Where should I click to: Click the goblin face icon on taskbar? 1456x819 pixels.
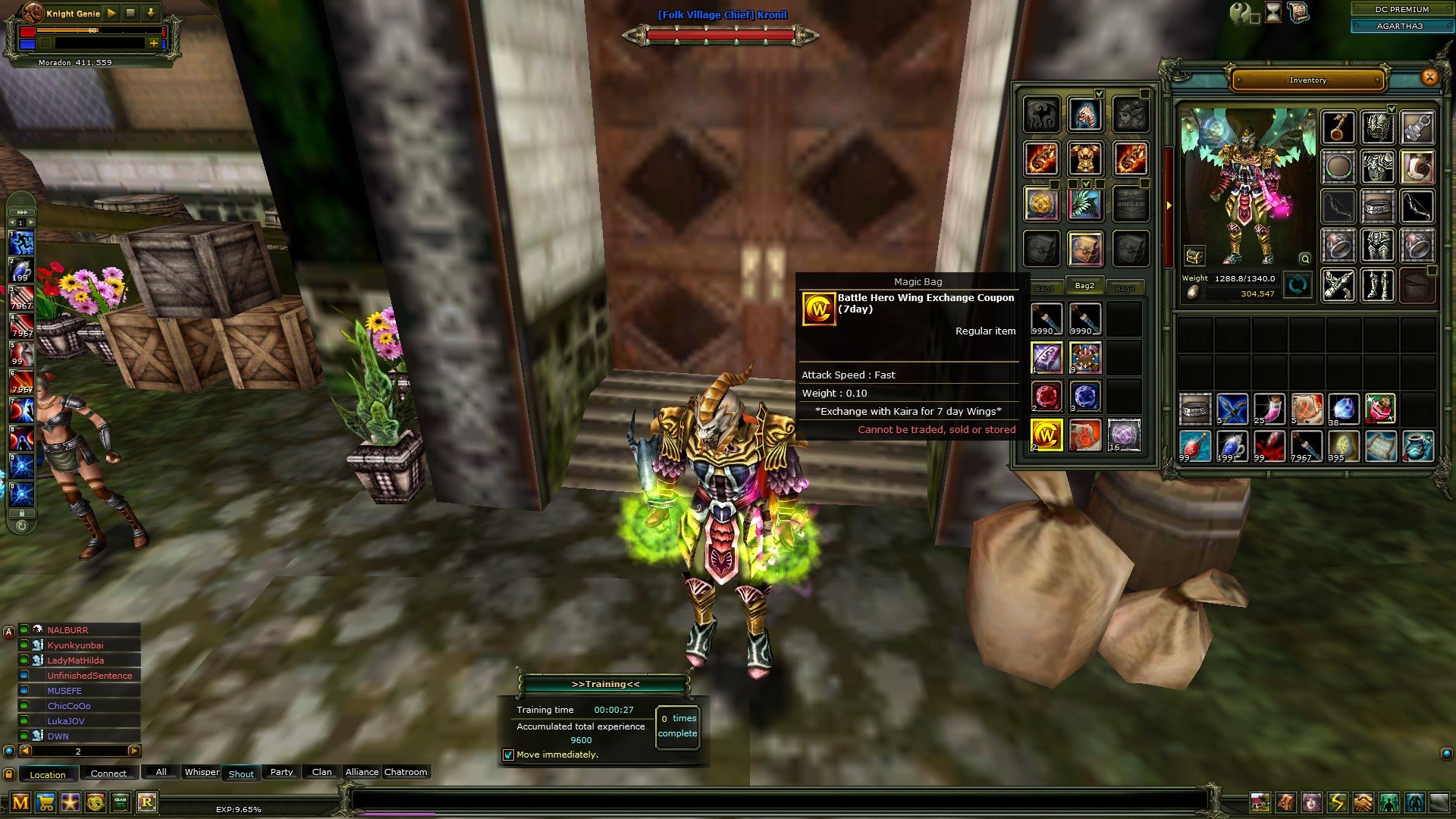(x=96, y=802)
